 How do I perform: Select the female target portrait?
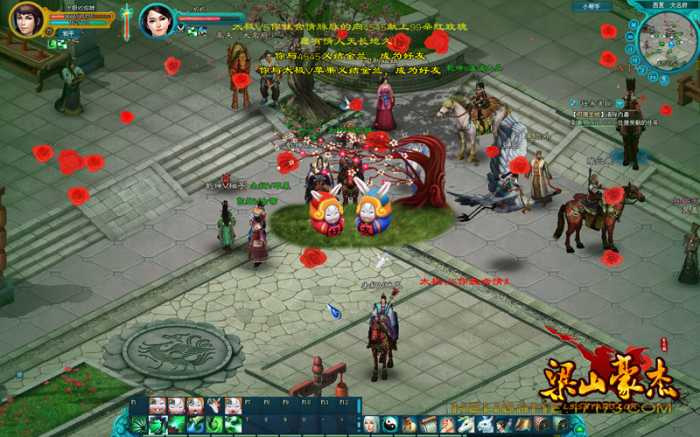[157, 18]
